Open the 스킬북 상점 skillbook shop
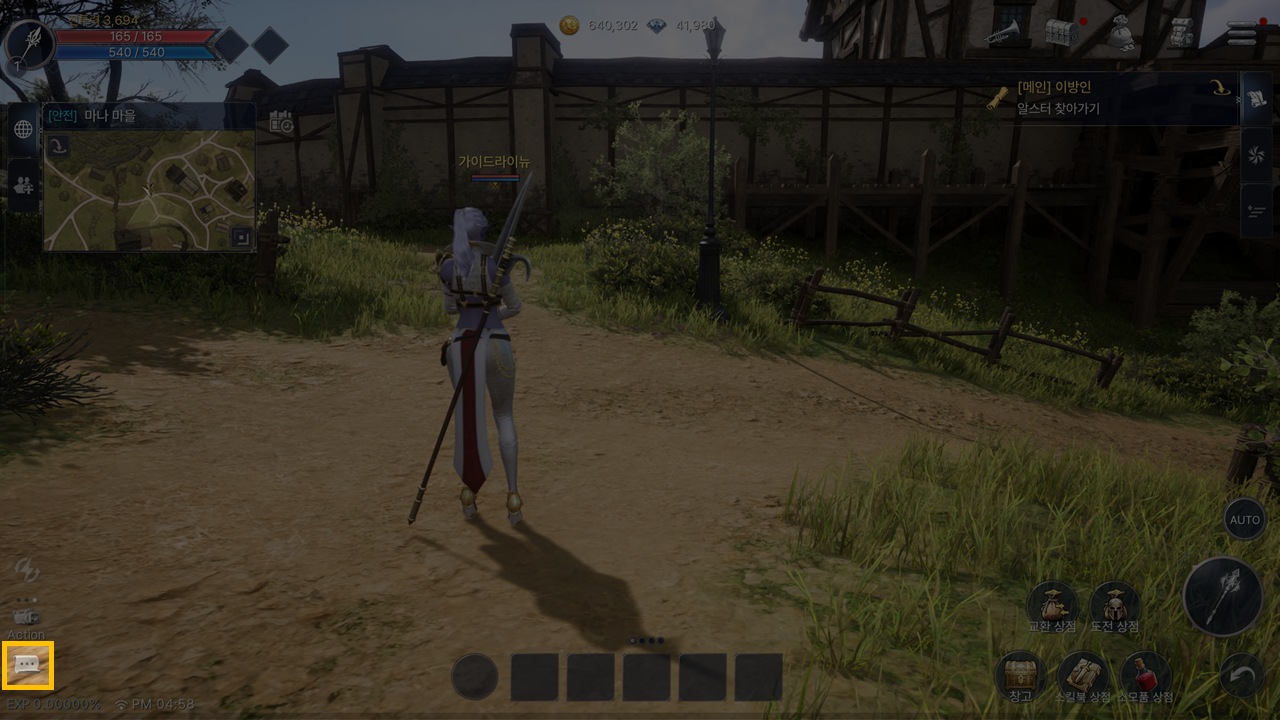The width and height of the screenshot is (1280, 720). (x=1083, y=676)
